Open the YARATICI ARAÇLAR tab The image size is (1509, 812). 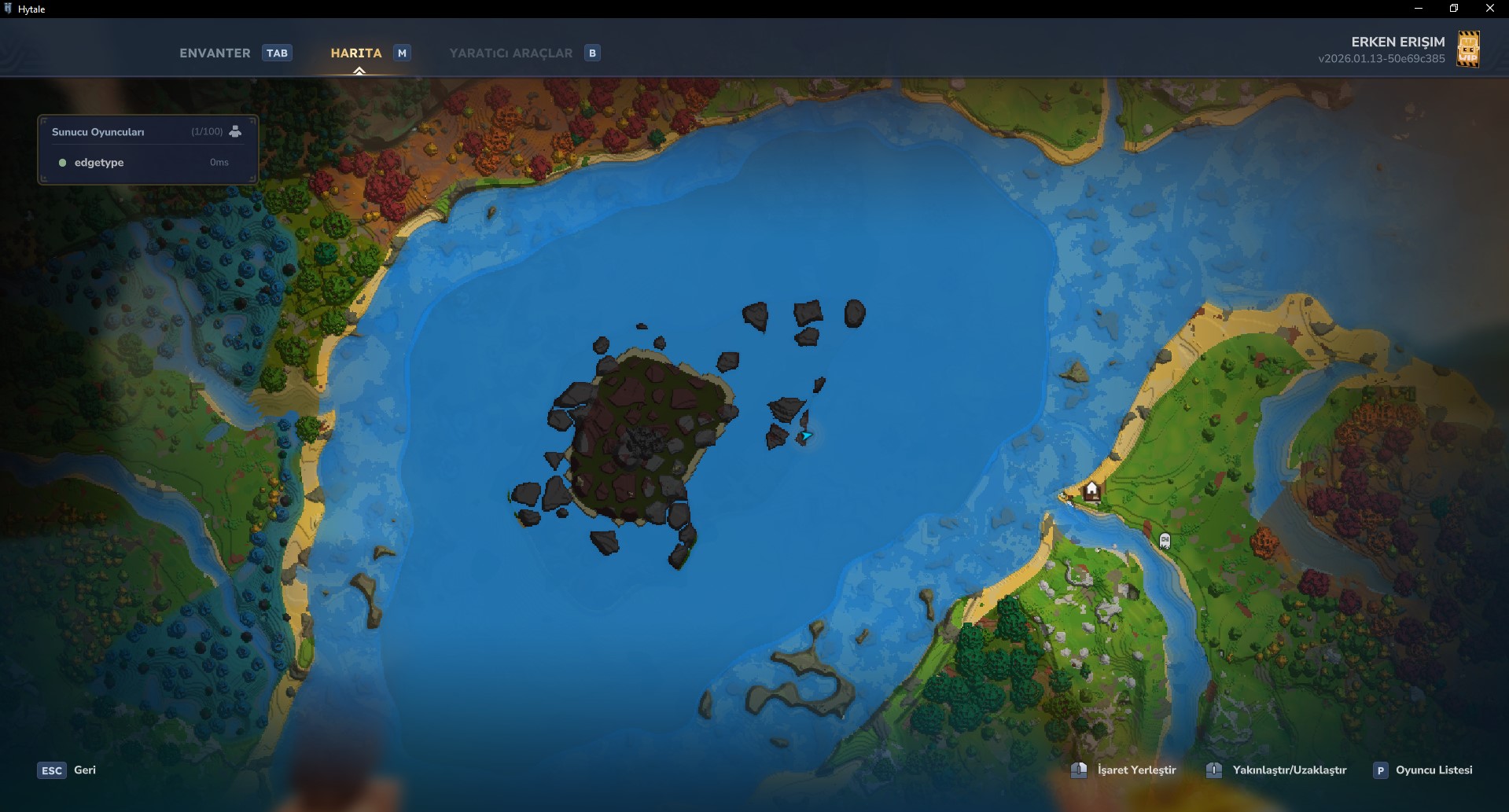(511, 53)
